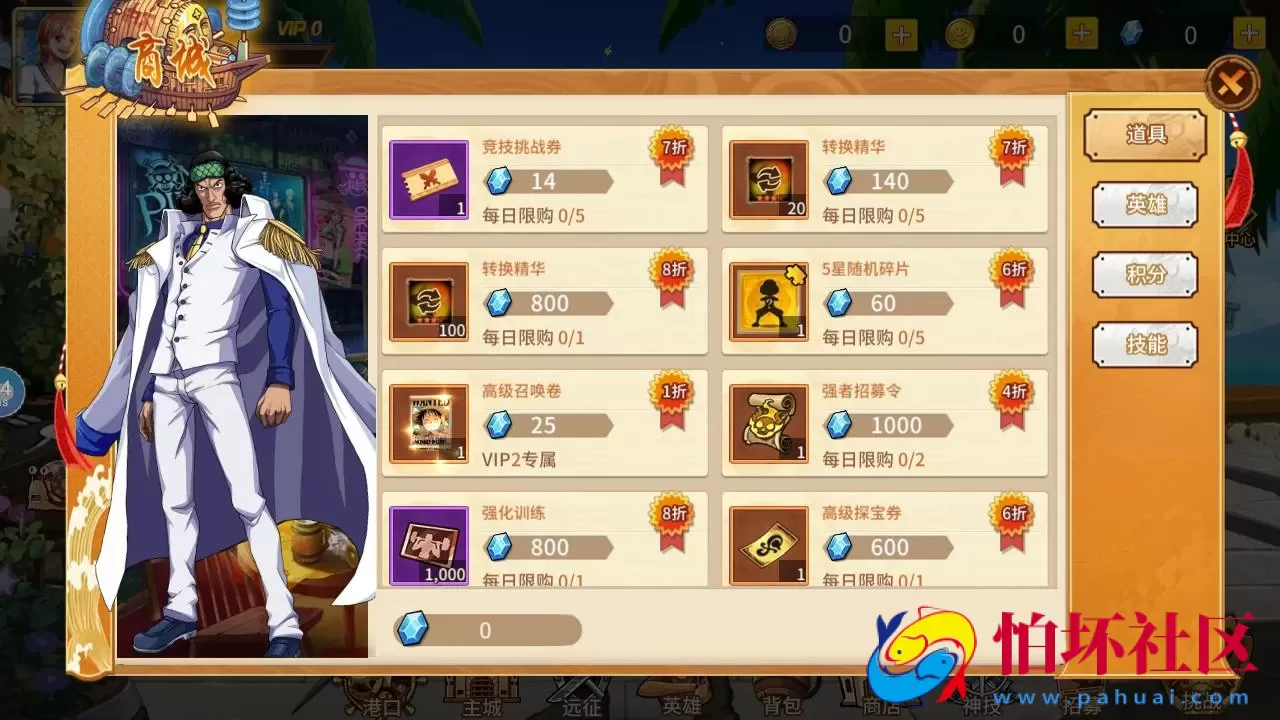The height and width of the screenshot is (720, 1280).
Task: Select the 技能 category in shop sidebar
Action: tap(1144, 344)
